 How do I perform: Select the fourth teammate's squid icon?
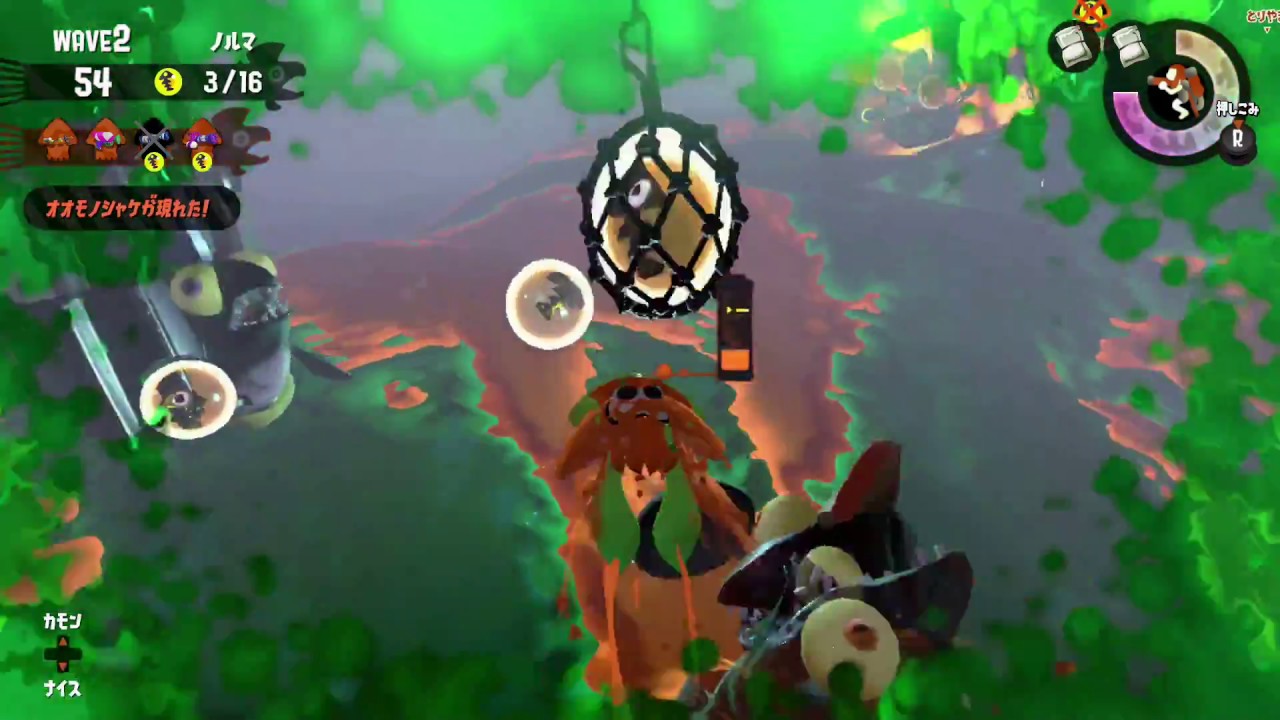[x=201, y=137]
